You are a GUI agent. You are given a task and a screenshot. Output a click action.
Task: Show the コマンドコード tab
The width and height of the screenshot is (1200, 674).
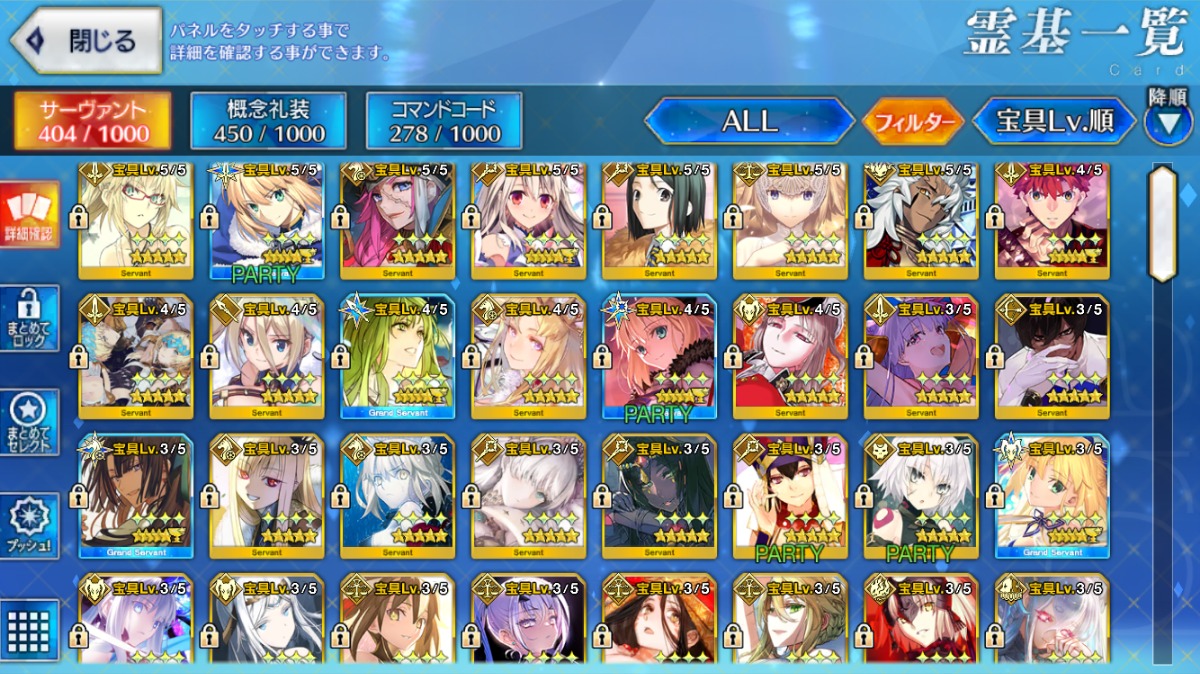pos(444,122)
